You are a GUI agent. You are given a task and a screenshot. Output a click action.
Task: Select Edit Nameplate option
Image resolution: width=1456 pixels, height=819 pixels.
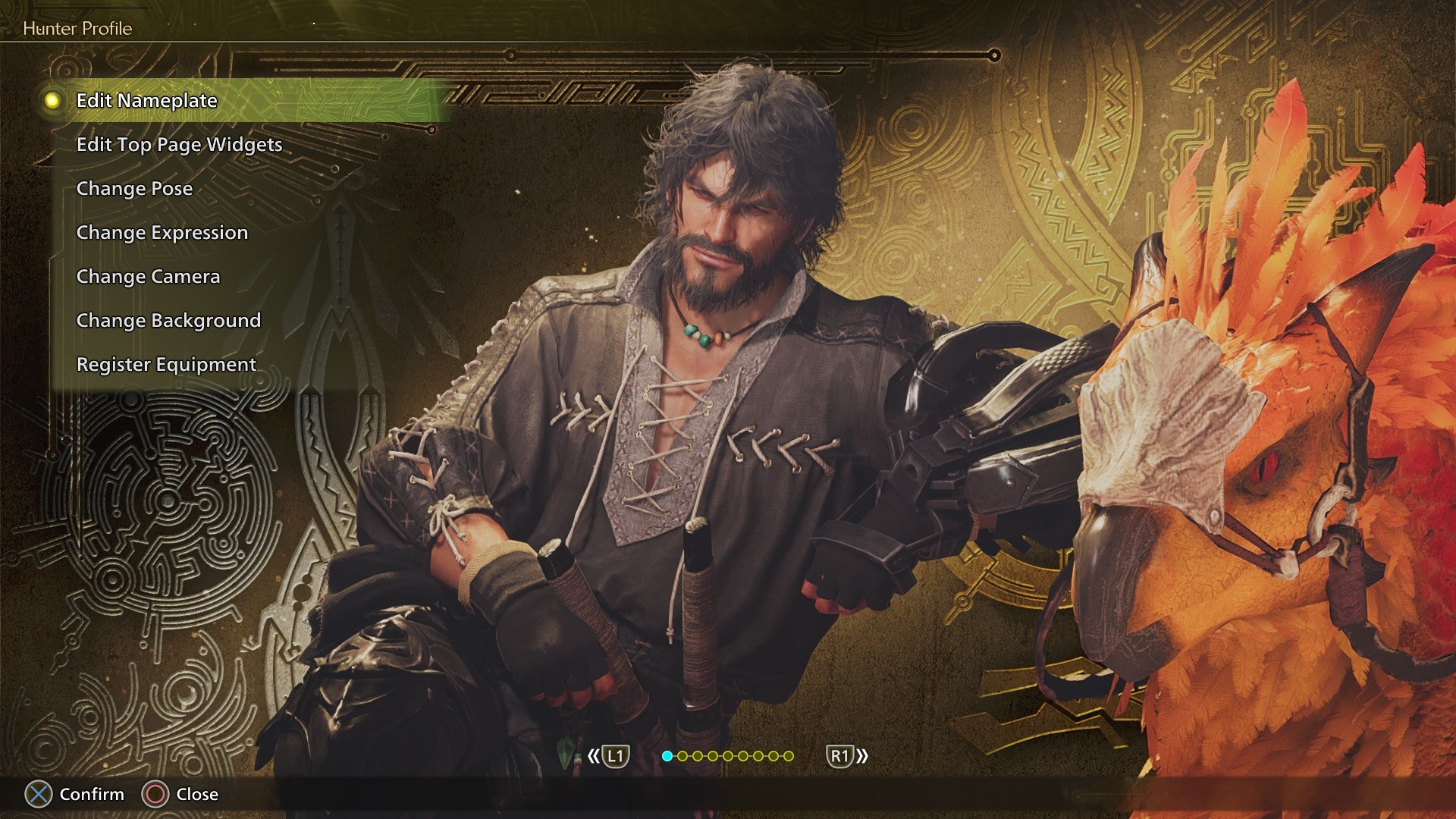click(x=147, y=101)
